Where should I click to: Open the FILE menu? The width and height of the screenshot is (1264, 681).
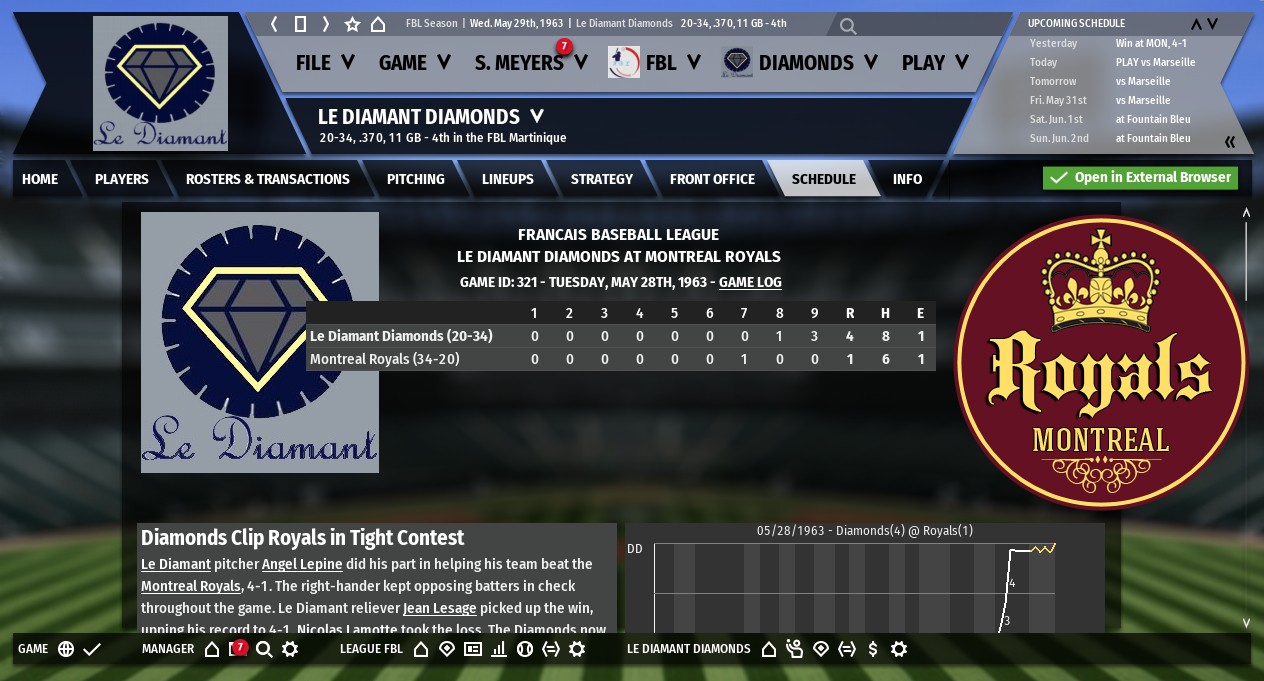325,63
